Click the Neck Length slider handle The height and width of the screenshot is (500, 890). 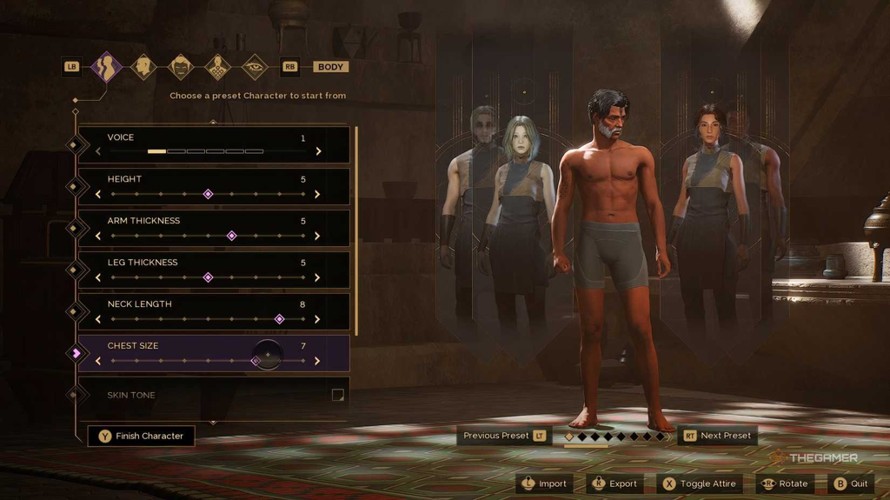280,320
